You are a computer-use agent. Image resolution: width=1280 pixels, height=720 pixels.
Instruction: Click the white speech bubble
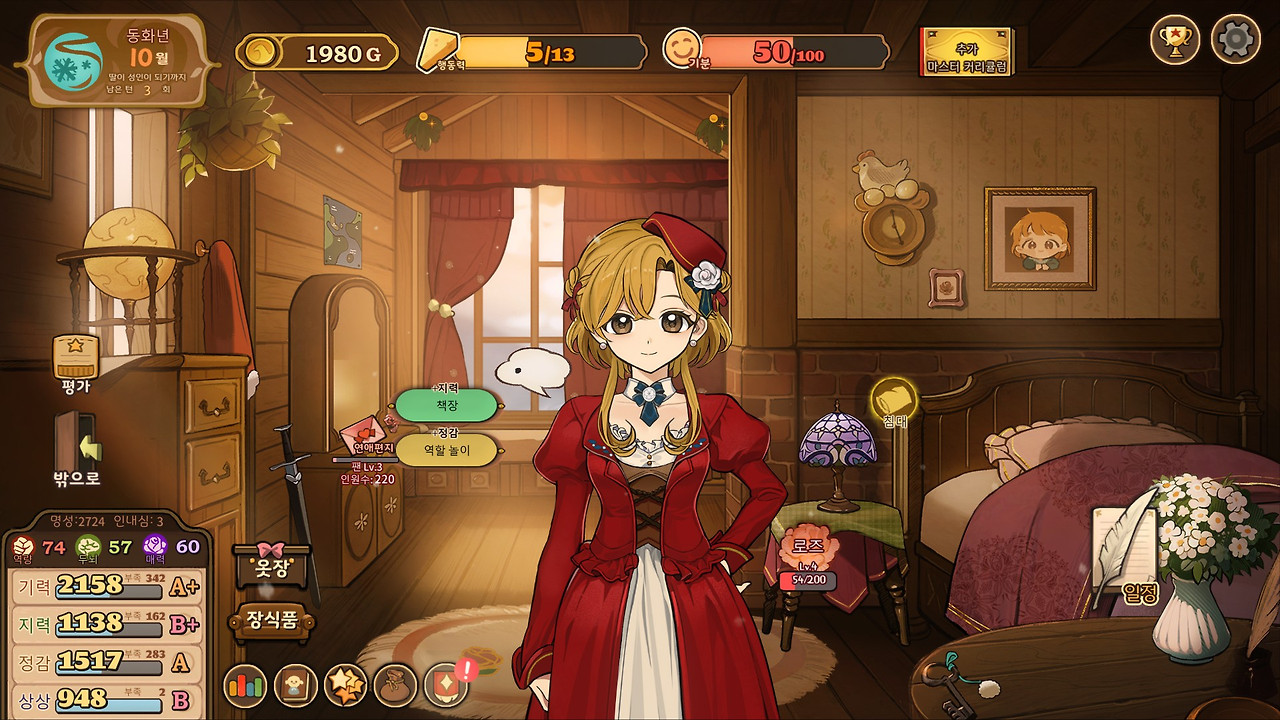tap(531, 372)
